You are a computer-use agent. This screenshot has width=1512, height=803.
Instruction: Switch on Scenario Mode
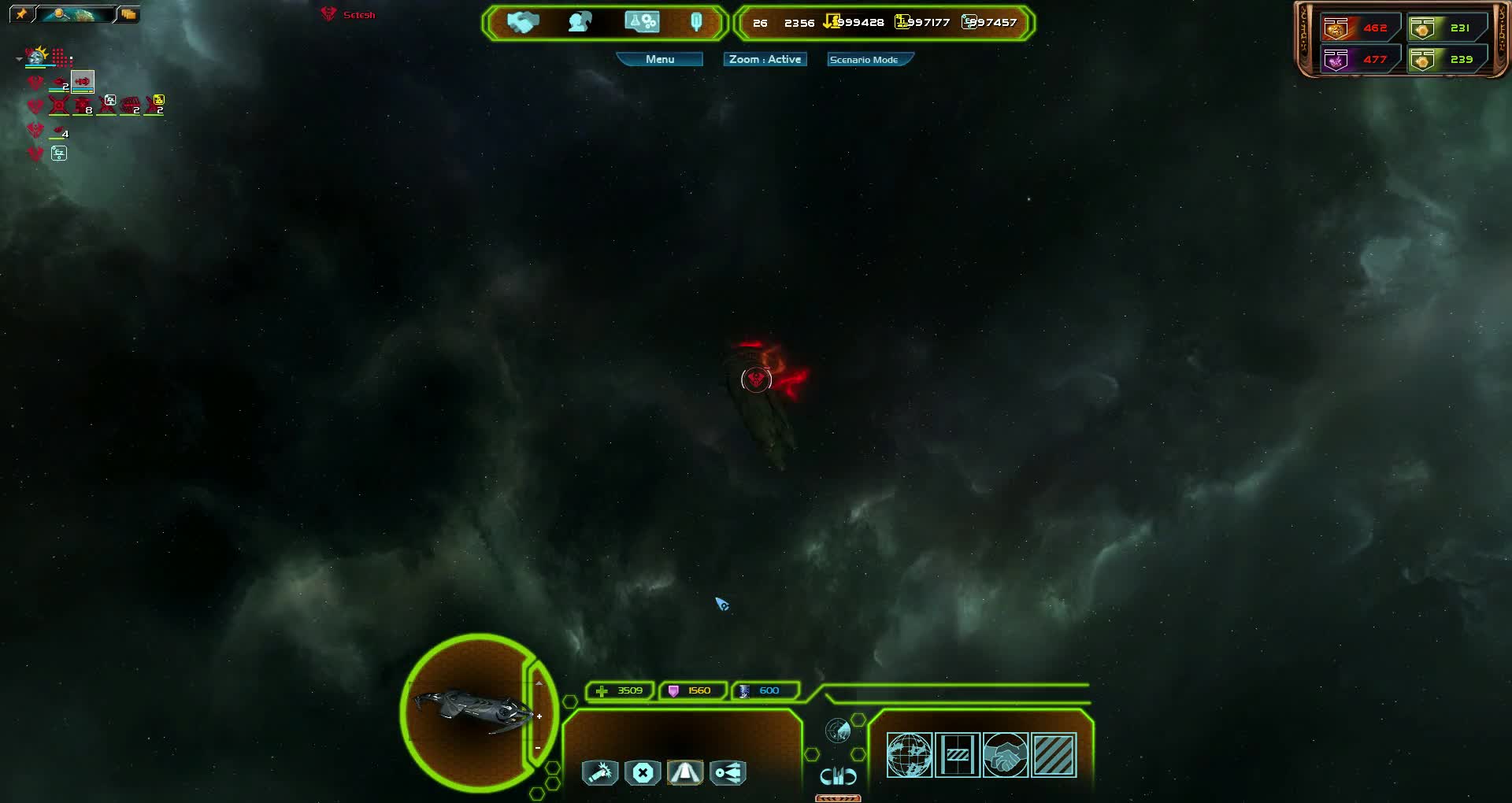tap(868, 59)
